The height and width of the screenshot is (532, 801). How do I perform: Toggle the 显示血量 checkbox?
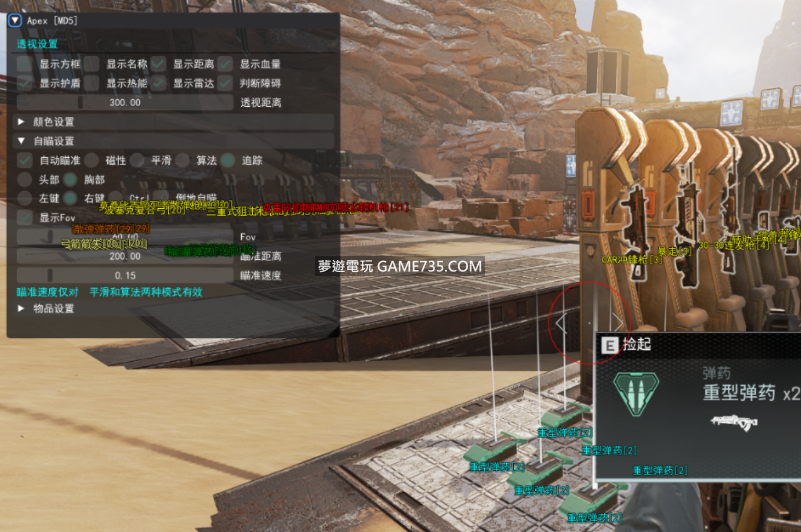226,64
